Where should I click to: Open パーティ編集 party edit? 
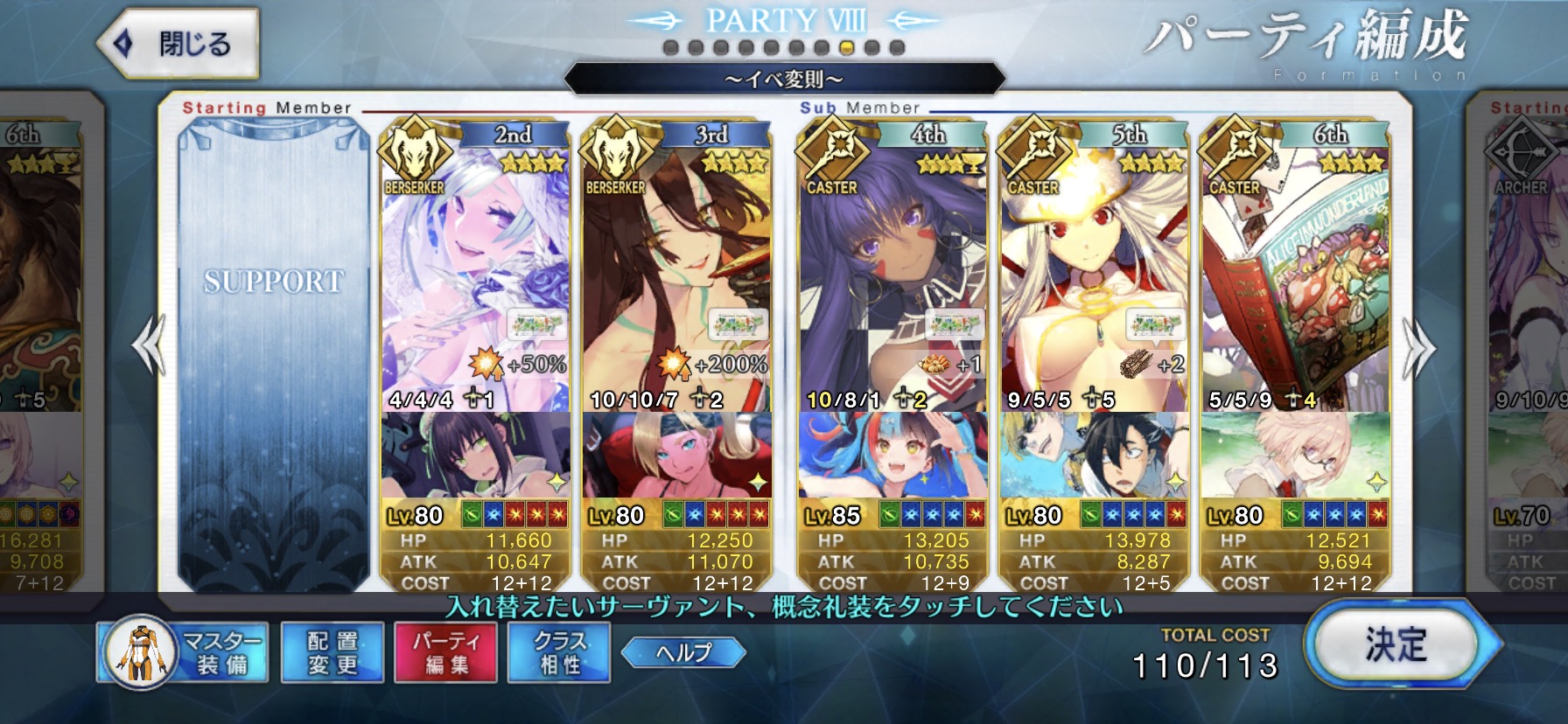pos(446,653)
